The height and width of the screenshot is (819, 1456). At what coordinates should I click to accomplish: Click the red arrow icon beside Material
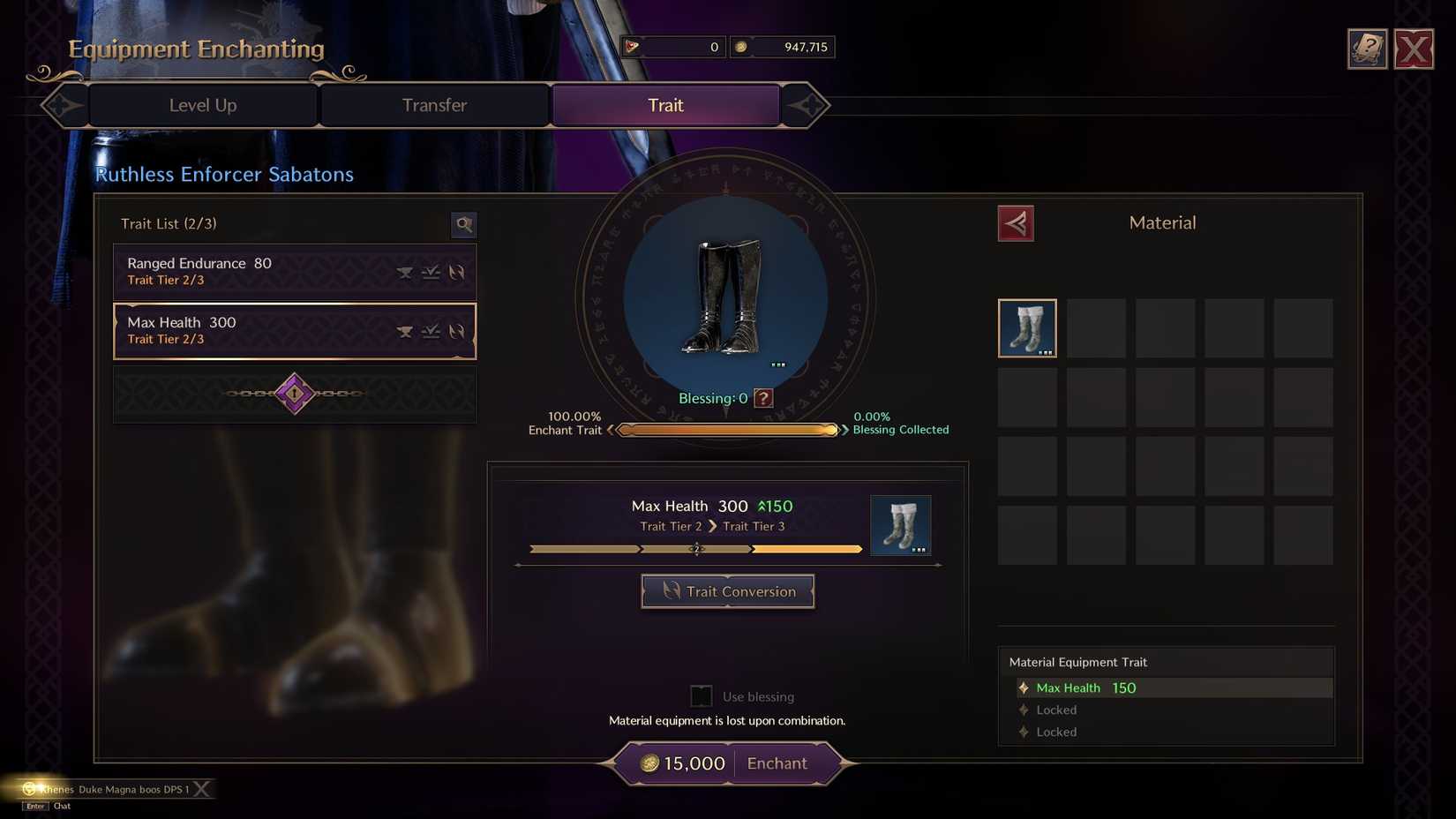click(1016, 223)
